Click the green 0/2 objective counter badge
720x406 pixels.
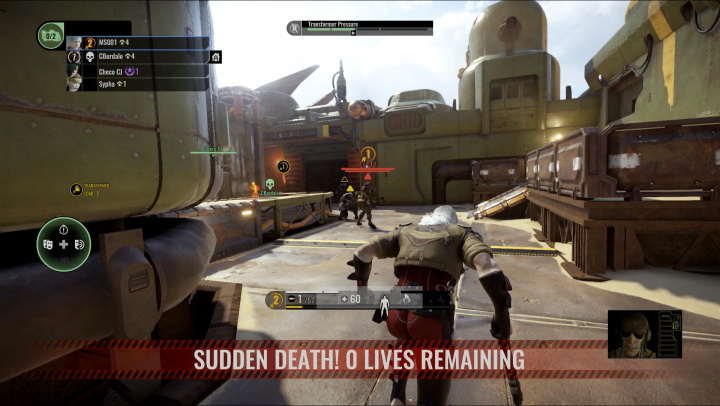click(x=50, y=36)
